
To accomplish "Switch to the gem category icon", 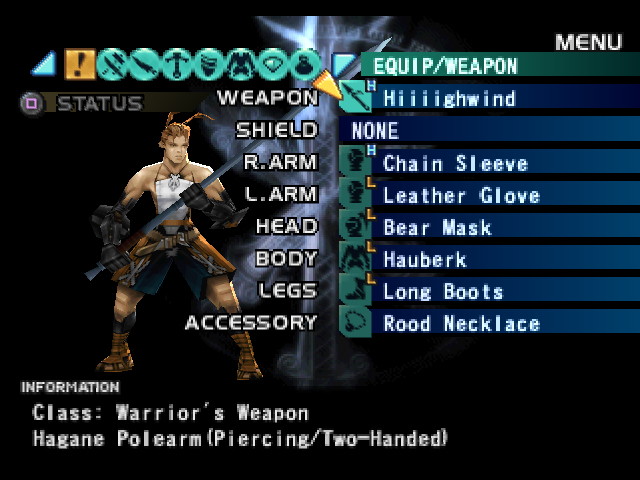I will point(272,64).
